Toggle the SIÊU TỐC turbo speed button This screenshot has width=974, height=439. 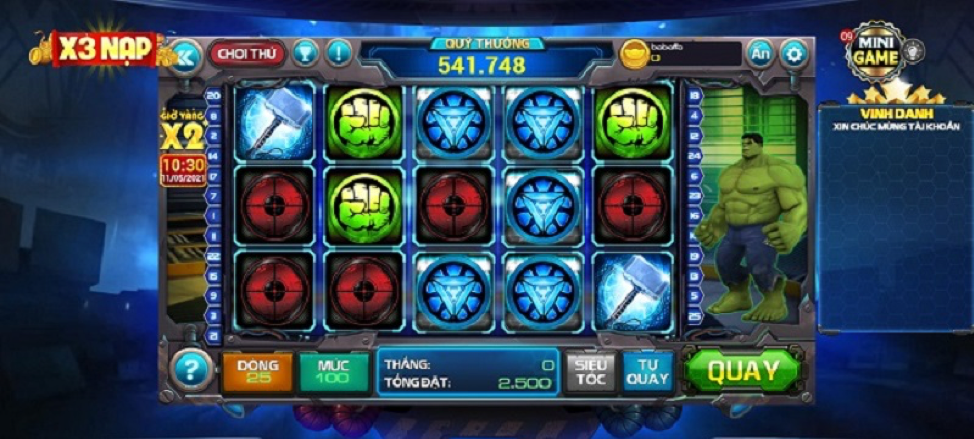(x=591, y=371)
